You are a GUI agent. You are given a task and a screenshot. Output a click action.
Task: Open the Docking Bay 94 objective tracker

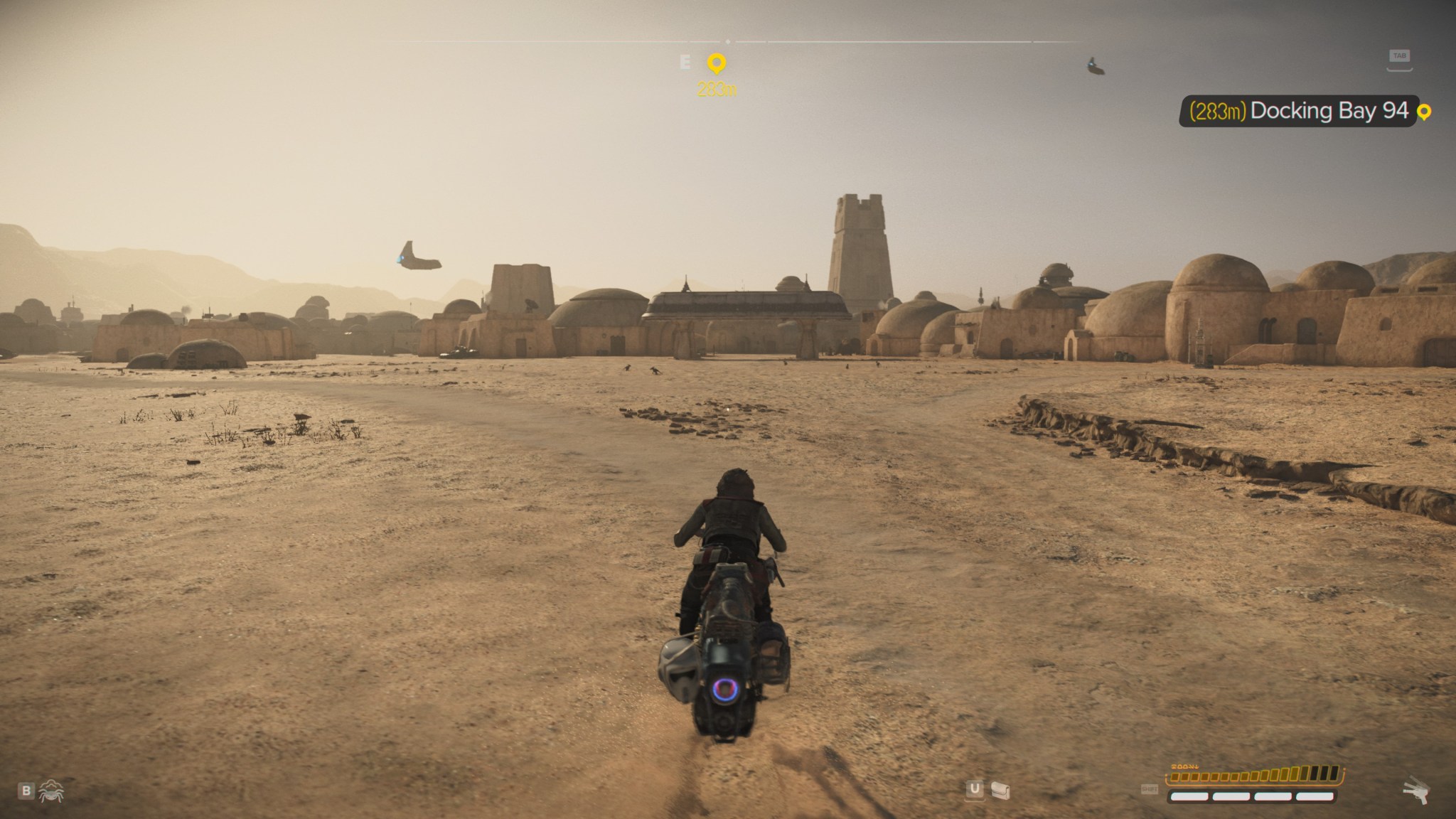click(1298, 111)
